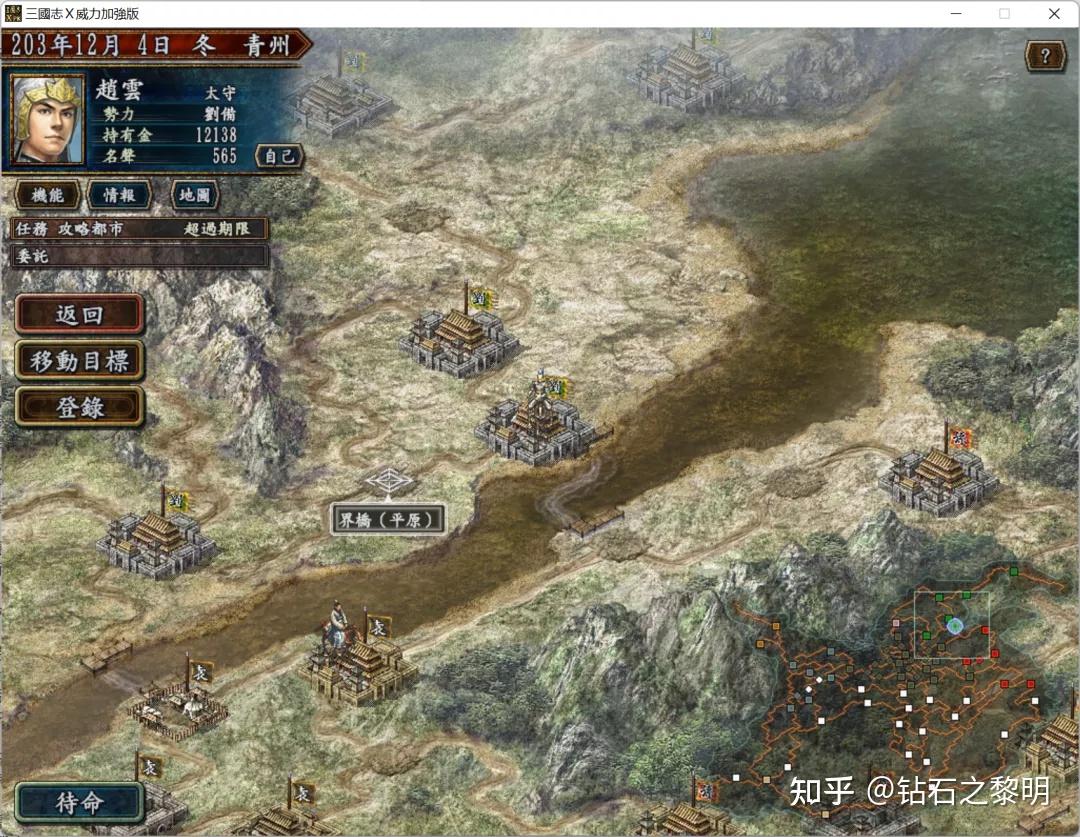
Task: Open help with the question mark button
Action: (x=1046, y=56)
